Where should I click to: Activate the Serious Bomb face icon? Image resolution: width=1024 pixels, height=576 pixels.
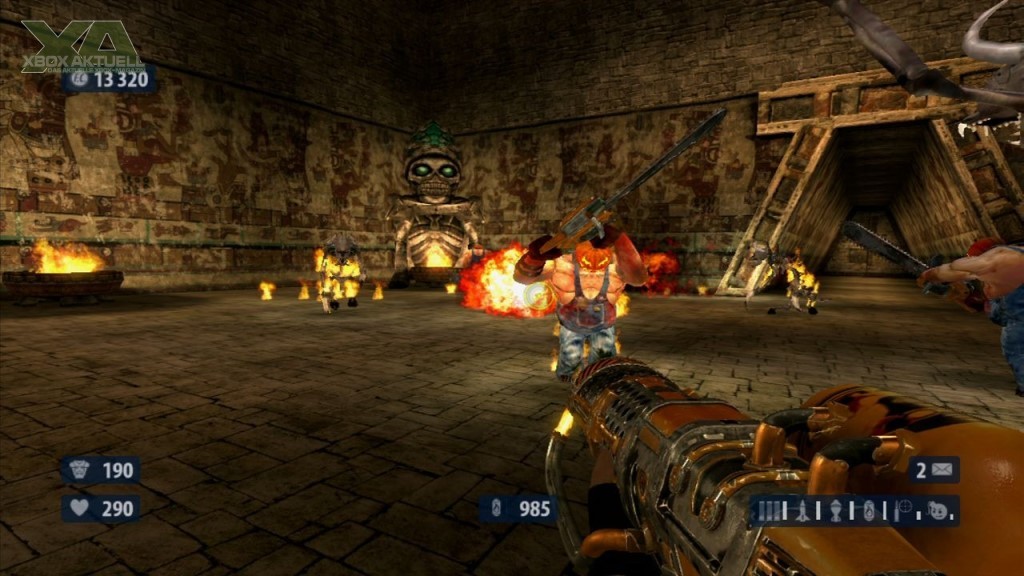938,511
